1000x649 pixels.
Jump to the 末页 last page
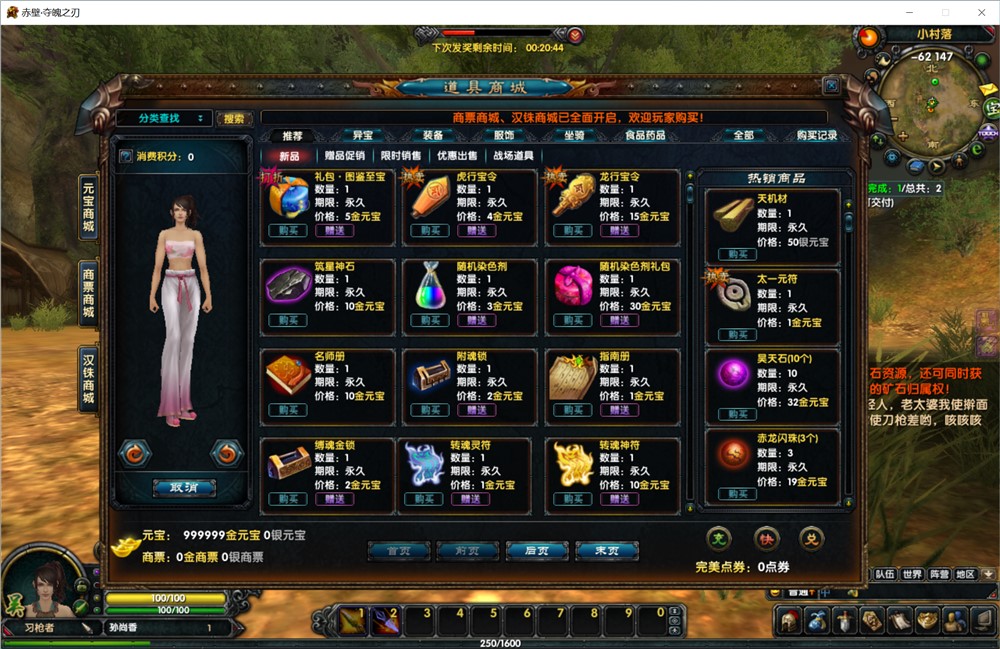click(x=607, y=550)
